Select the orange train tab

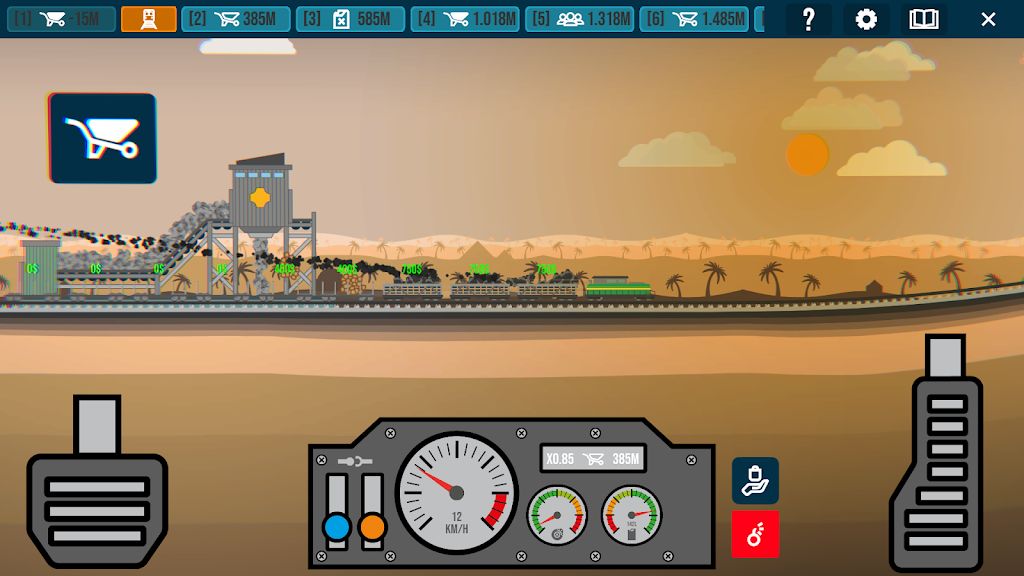tap(149, 19)
